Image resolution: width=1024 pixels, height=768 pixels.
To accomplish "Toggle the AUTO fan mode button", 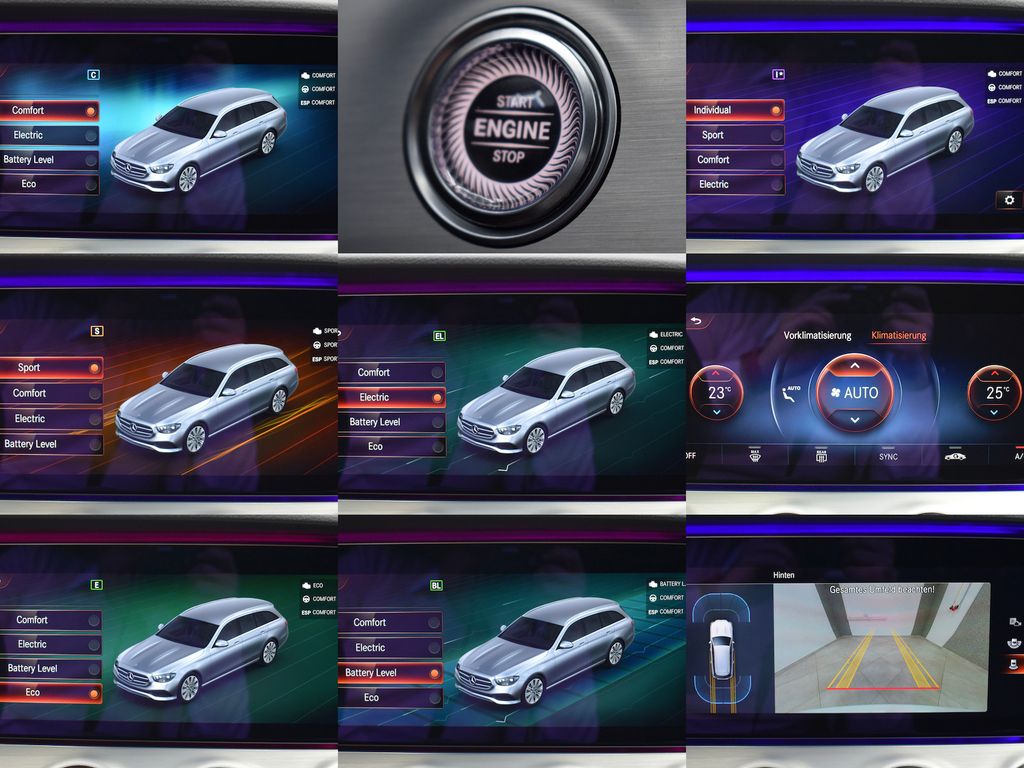I will tap(853, 393).
